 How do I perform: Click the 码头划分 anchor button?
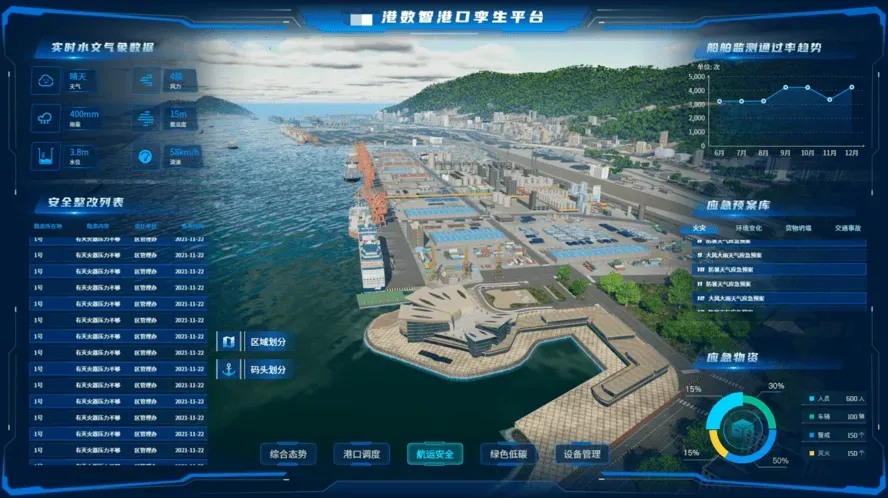(257, 370)
